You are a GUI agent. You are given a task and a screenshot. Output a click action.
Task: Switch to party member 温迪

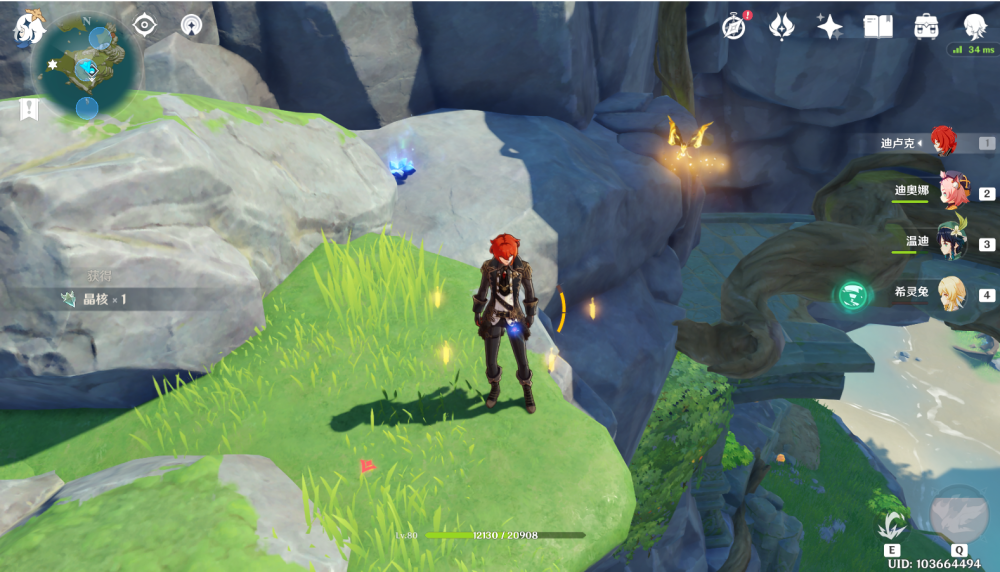point(950,242)
